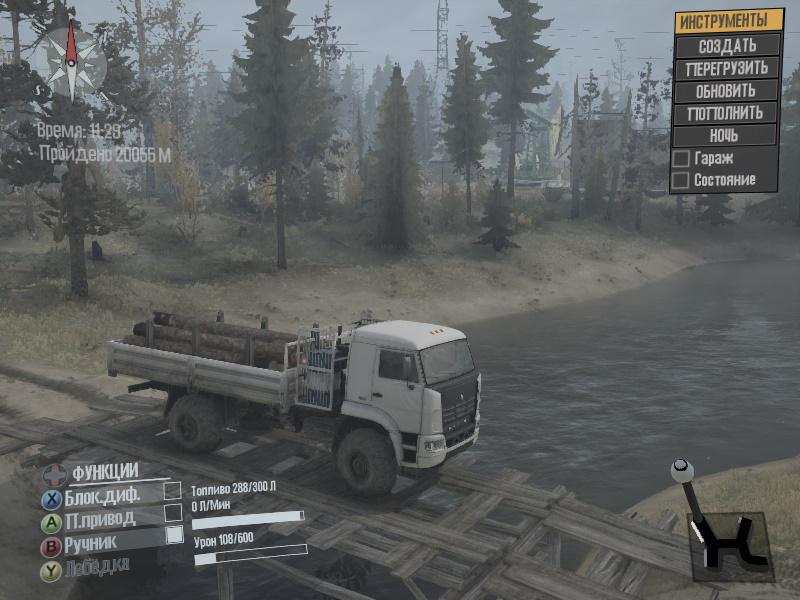Click the ОБНОВИТЬ button
Image resolution: width=800 pixels, height=600 pixels.
pos(727,90)
